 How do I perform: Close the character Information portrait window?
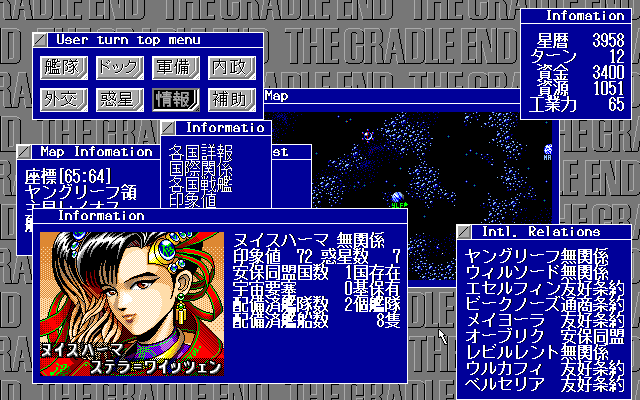click(x=40, y=215)
